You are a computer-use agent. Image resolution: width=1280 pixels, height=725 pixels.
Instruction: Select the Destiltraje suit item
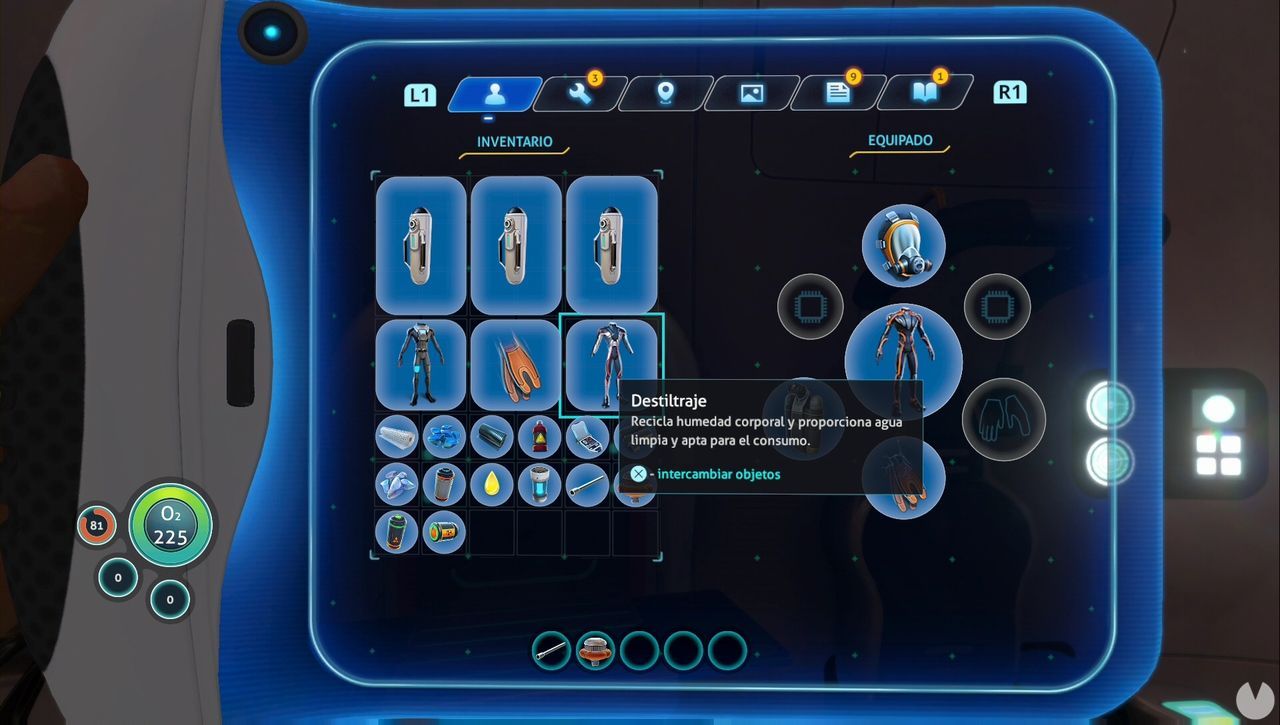point(611,365)
